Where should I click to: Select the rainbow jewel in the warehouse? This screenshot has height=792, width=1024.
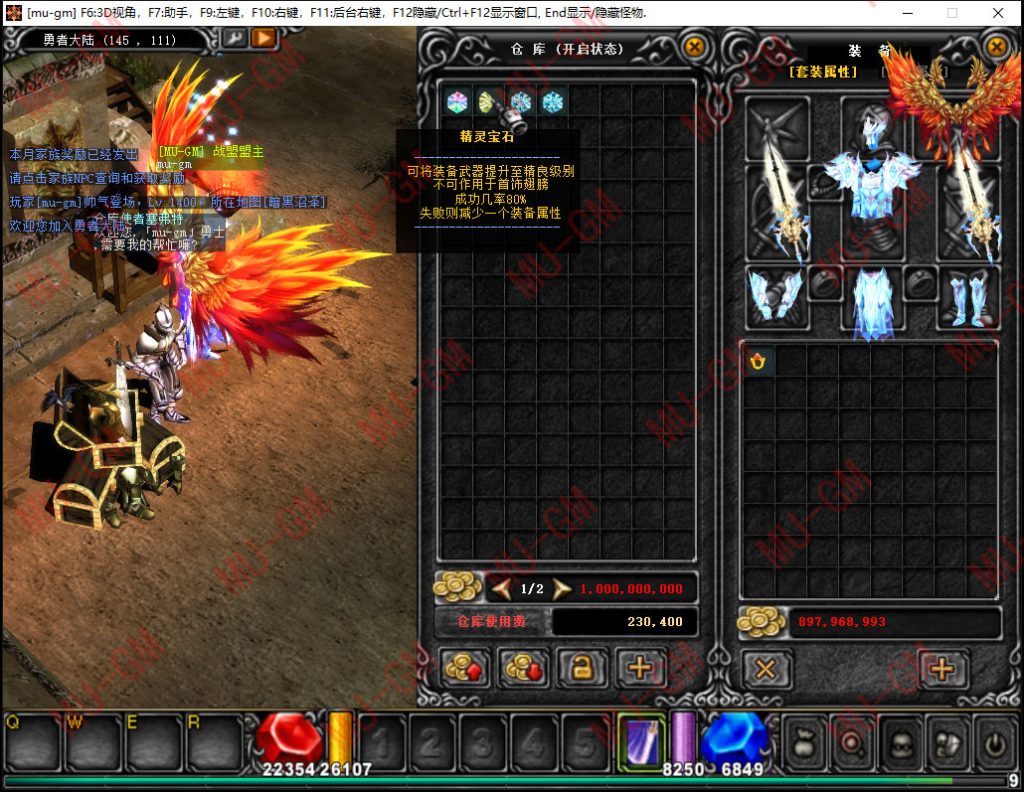pos(457,101)
